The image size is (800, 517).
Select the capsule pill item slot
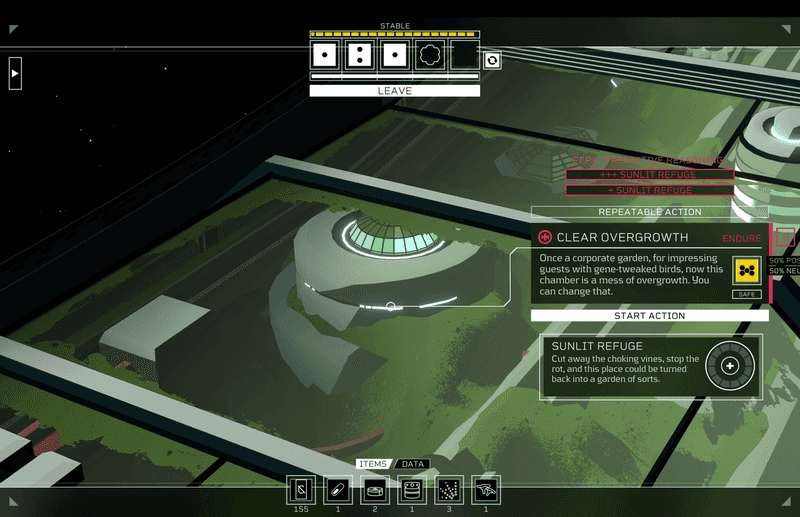click(x=338, y=489)
